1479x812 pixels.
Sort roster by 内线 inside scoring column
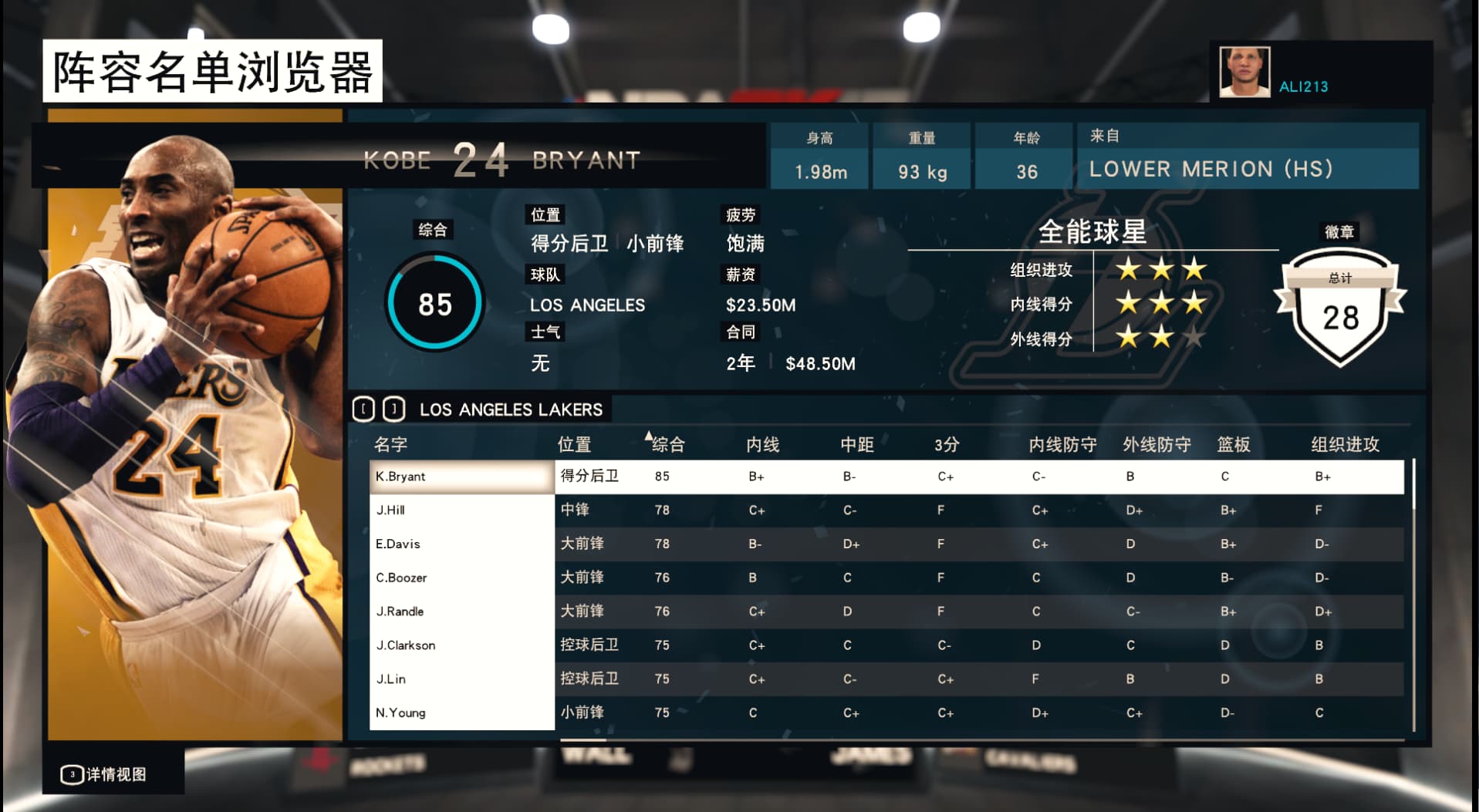pyautogui.click(x=762, y=445)
